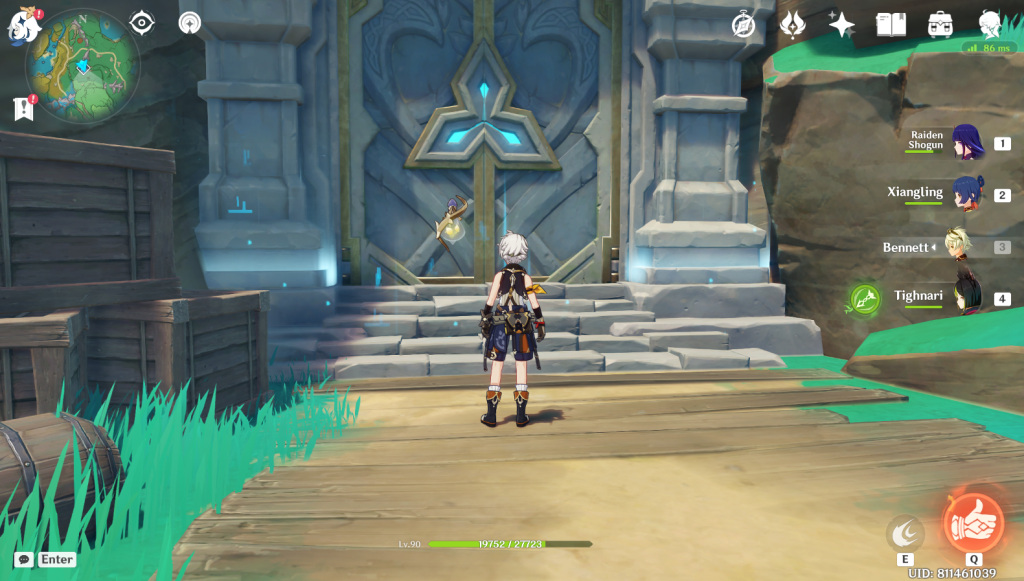Open the backpack inventory
1024x581 pixels.
pos(939,24)
